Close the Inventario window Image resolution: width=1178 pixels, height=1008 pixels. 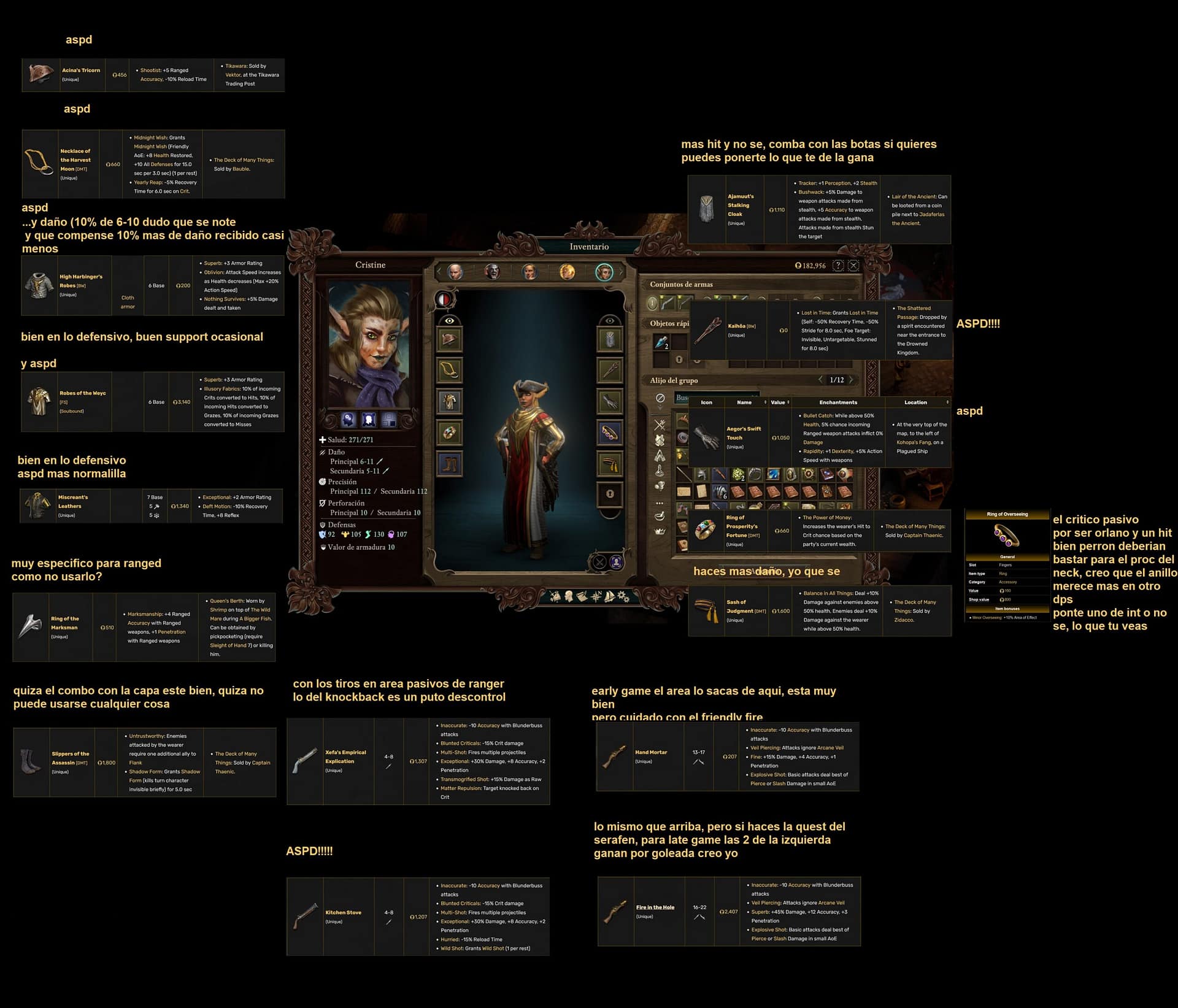853,266
